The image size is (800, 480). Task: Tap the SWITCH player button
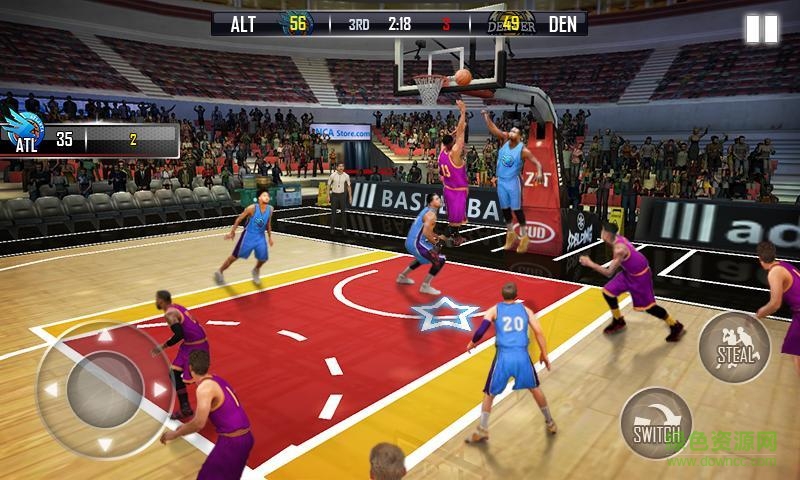coord(656,423)
